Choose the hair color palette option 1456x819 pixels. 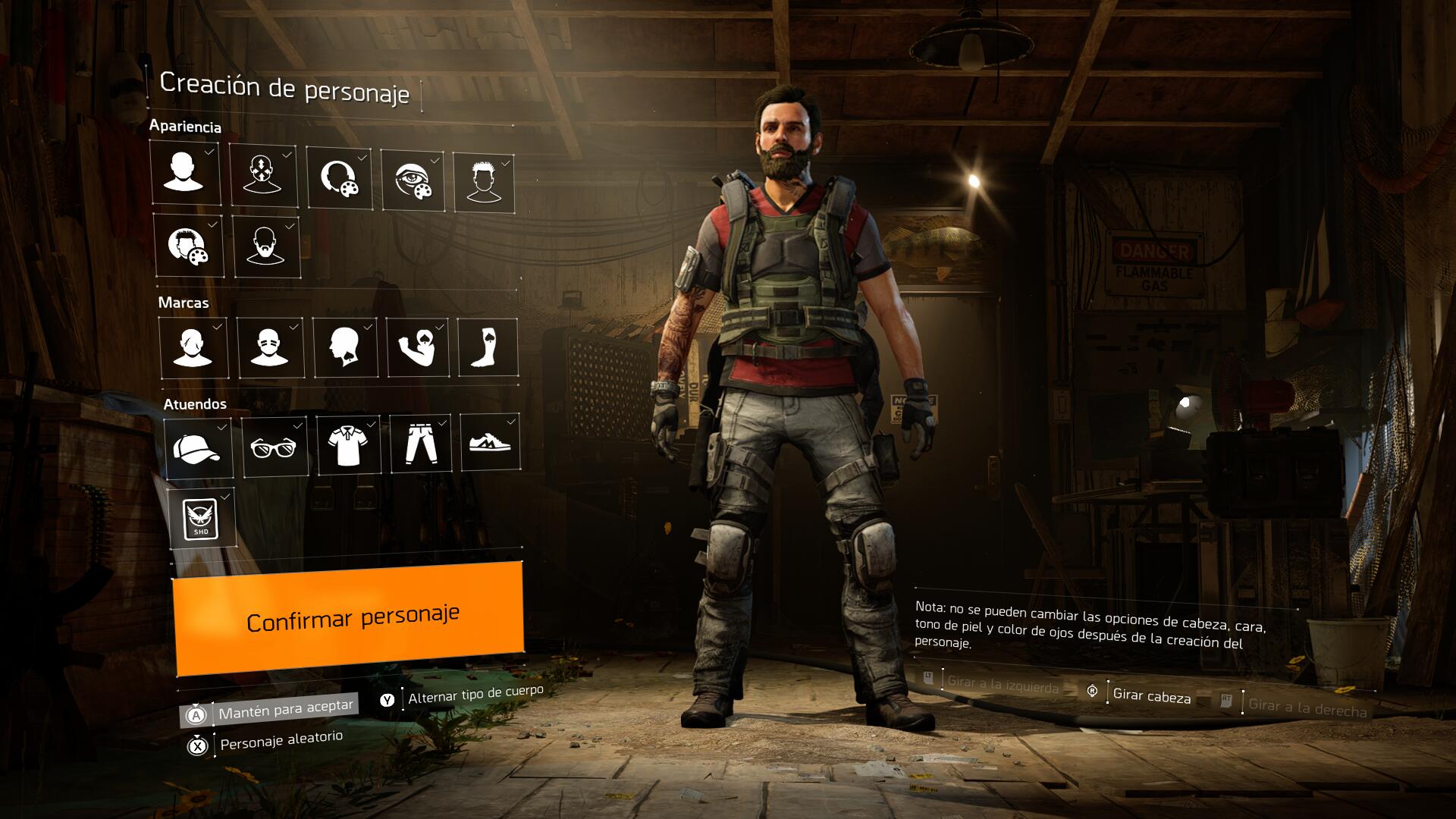click(x=189, y=246)
